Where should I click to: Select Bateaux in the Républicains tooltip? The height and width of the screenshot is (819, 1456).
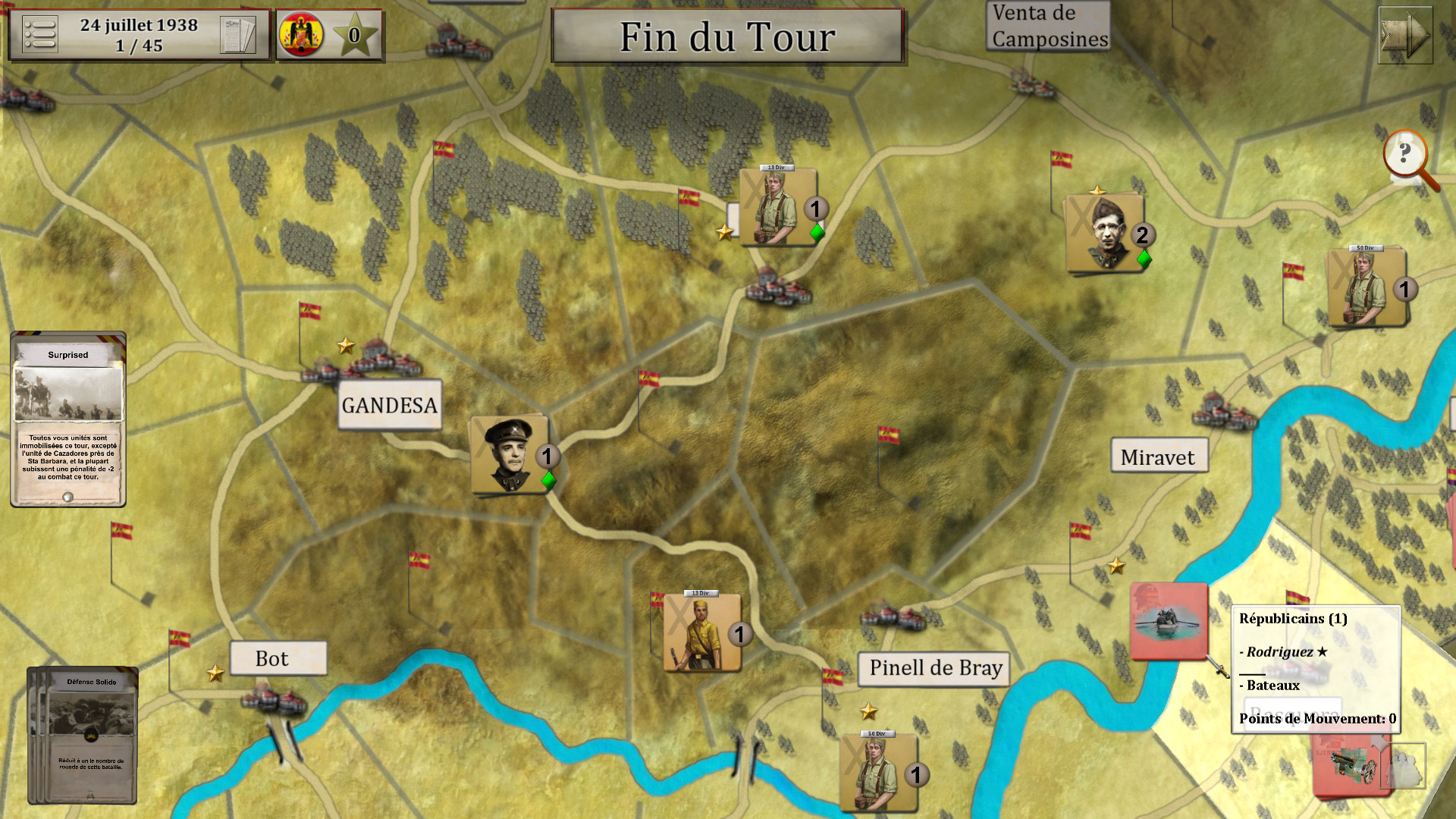point(1270,685)
